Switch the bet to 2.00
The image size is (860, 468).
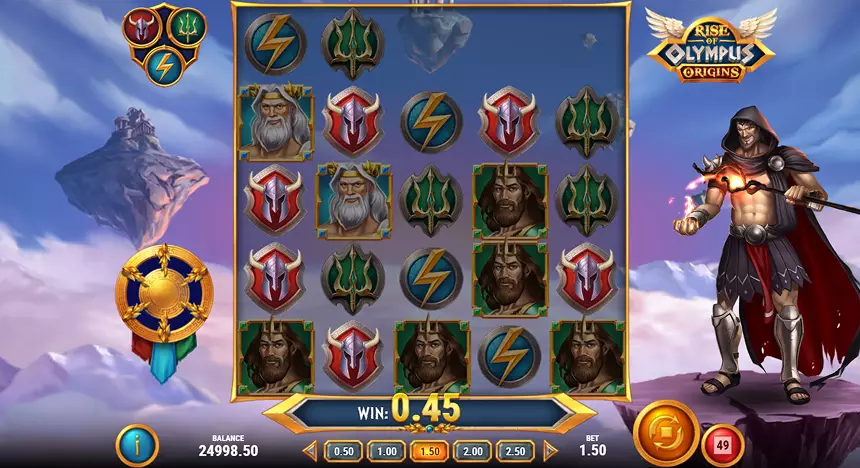[473, 451]
